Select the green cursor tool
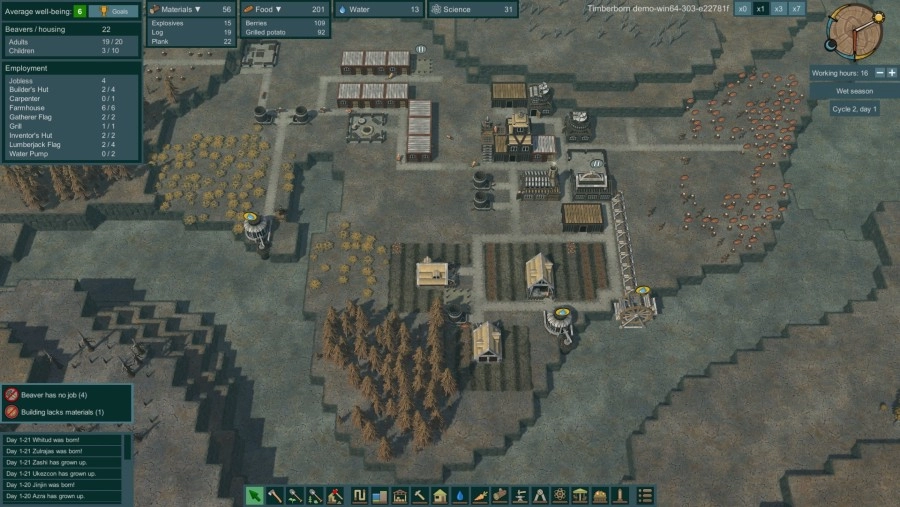The width and height of the screenshot is (900, 507). [255, 495]
